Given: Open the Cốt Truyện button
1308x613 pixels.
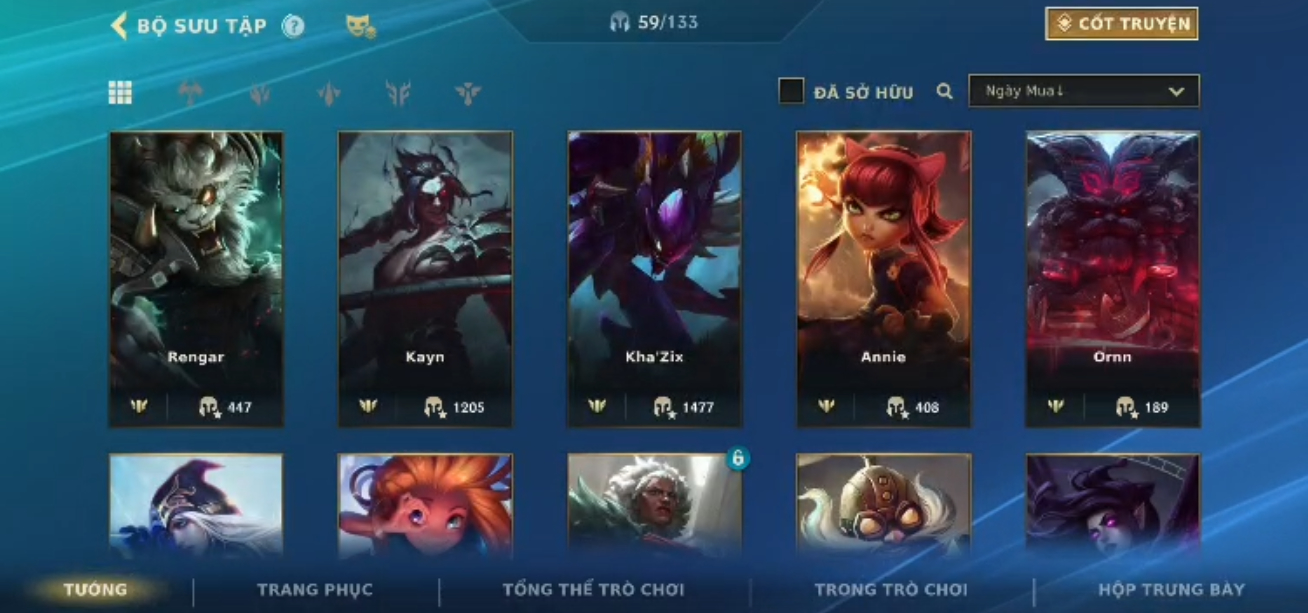Looking at the screenshot, I should [x=1121, y=24].
